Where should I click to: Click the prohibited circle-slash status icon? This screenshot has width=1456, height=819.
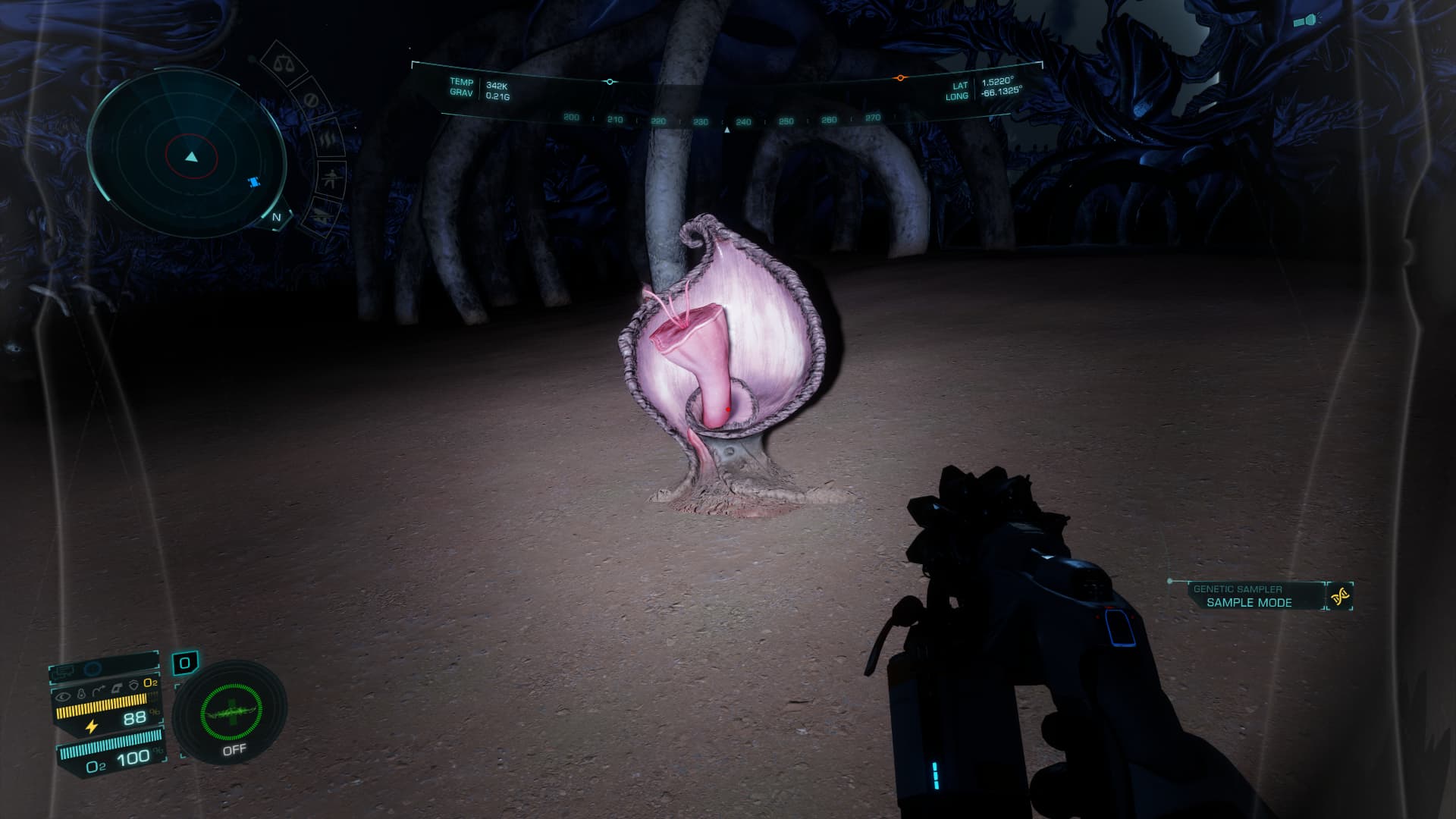(x=310, y=100)
